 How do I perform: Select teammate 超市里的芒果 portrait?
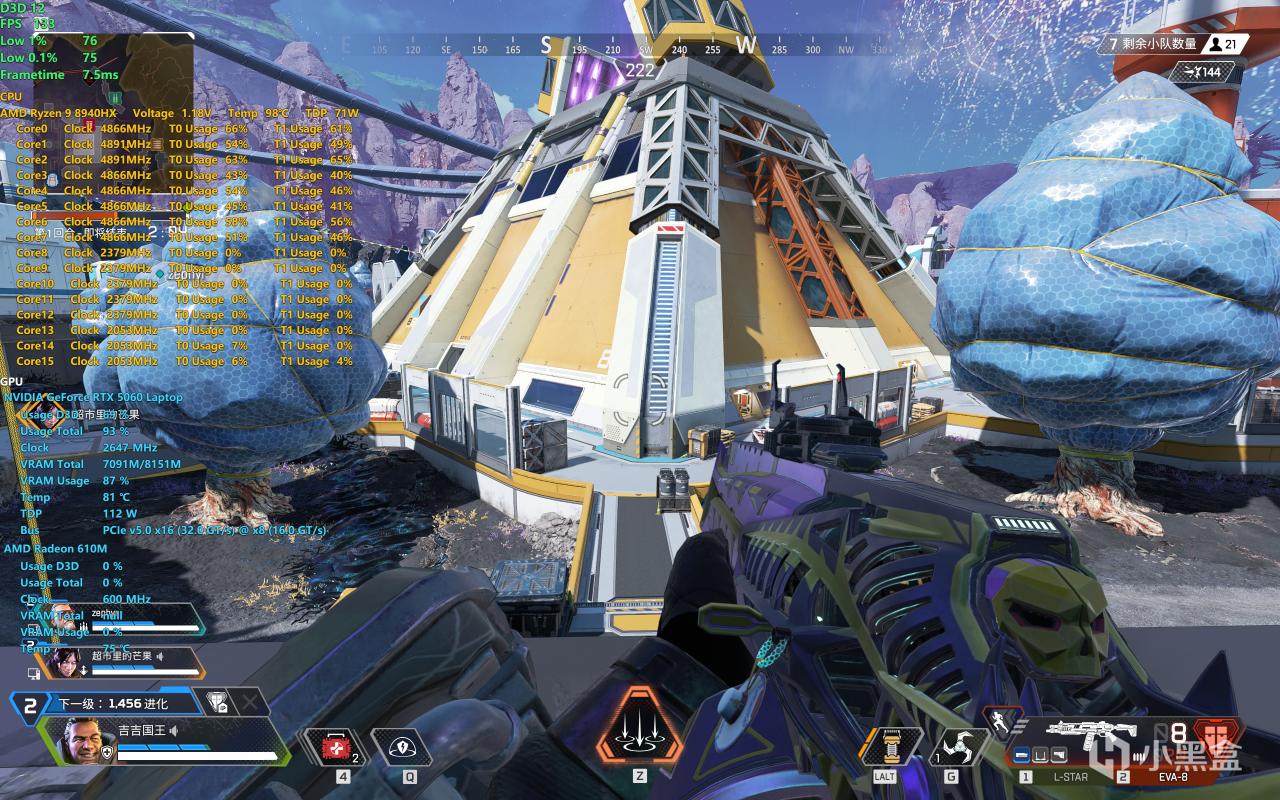tap(67, 661)
